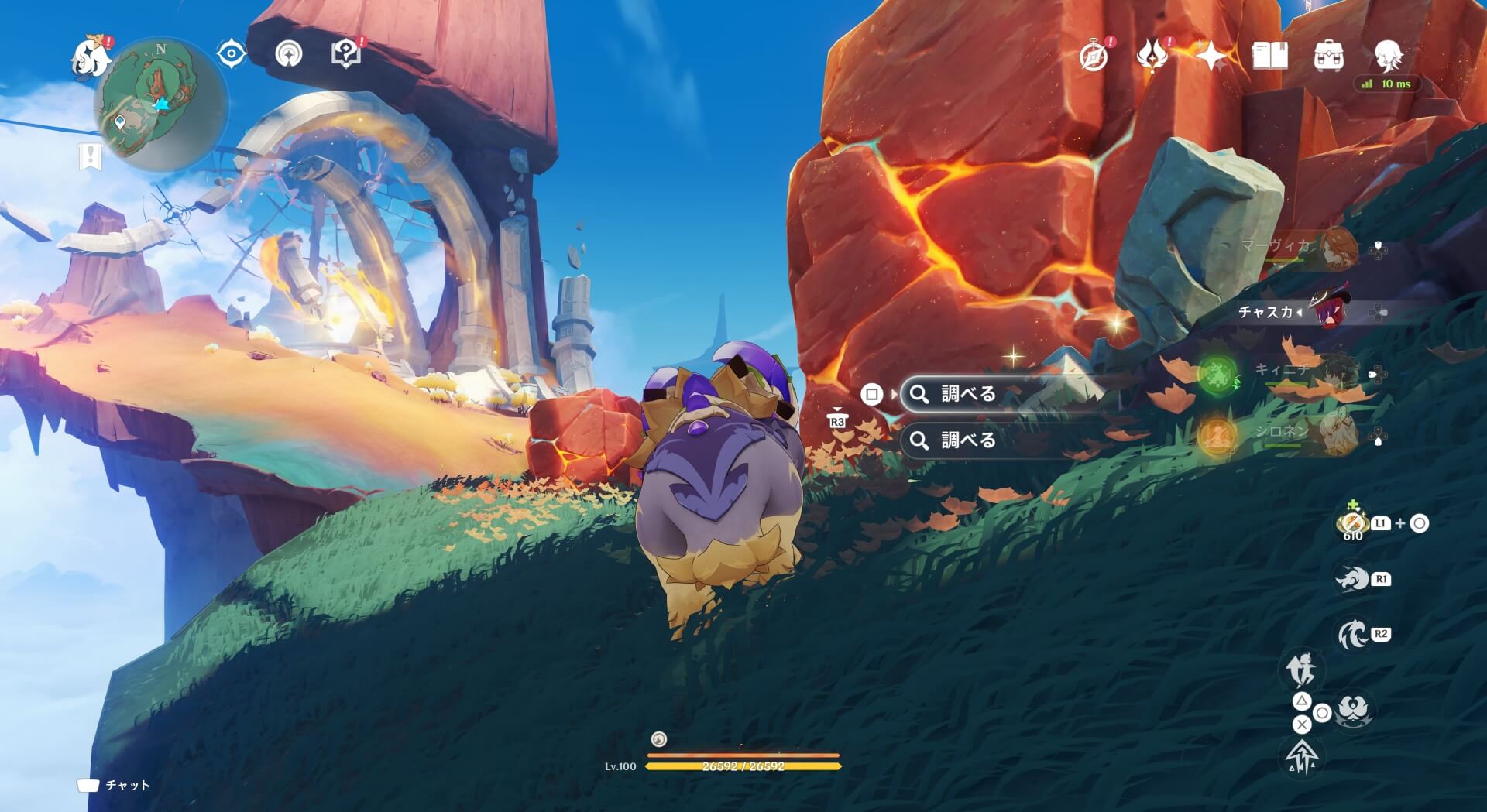This screenshot has width=1487, height=812.
Task: Open the compass icon with red alert
Action: [x=1094, y=56]
